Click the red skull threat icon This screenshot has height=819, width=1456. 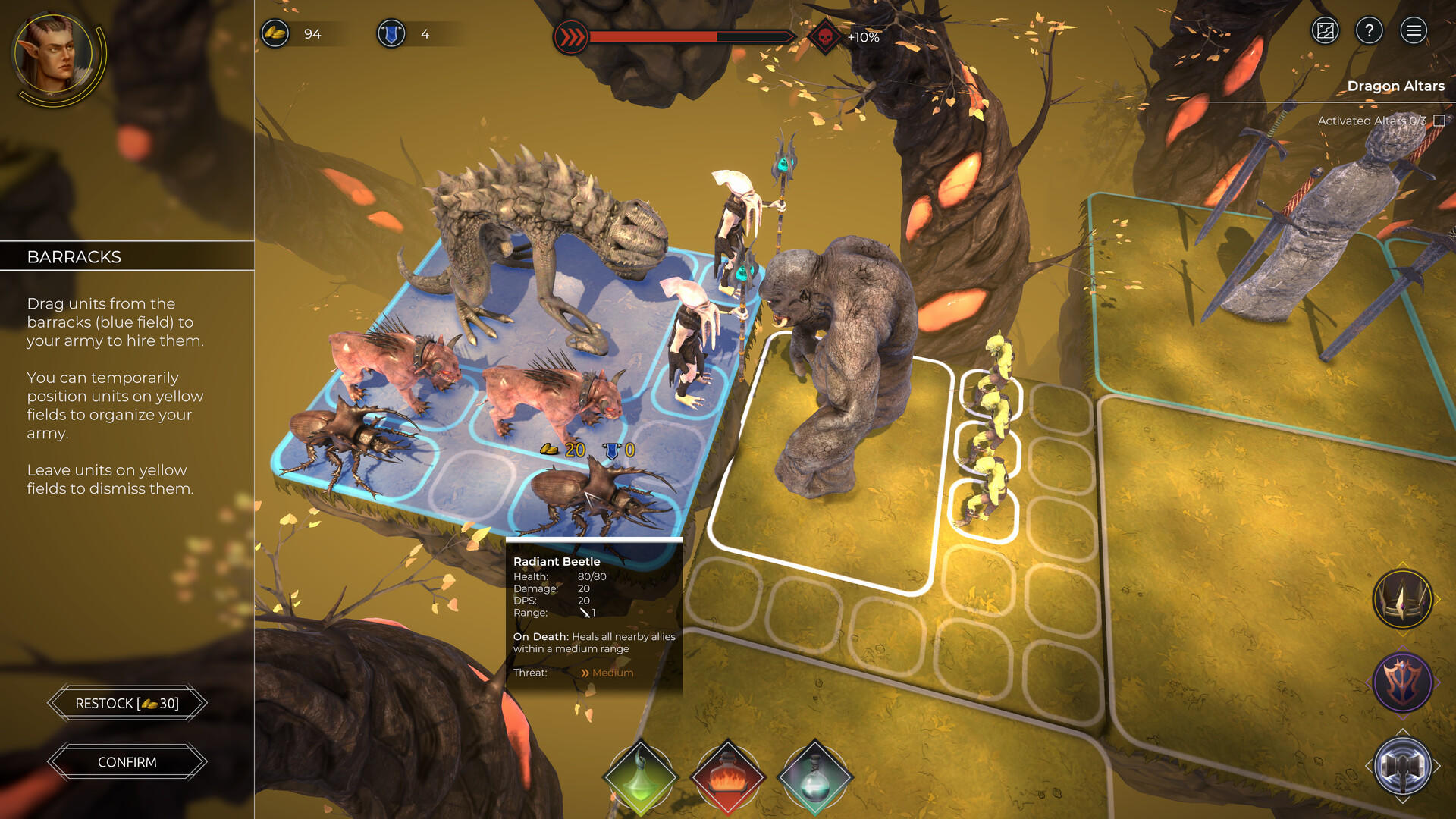pyautogui.click(x=825, y=36)
